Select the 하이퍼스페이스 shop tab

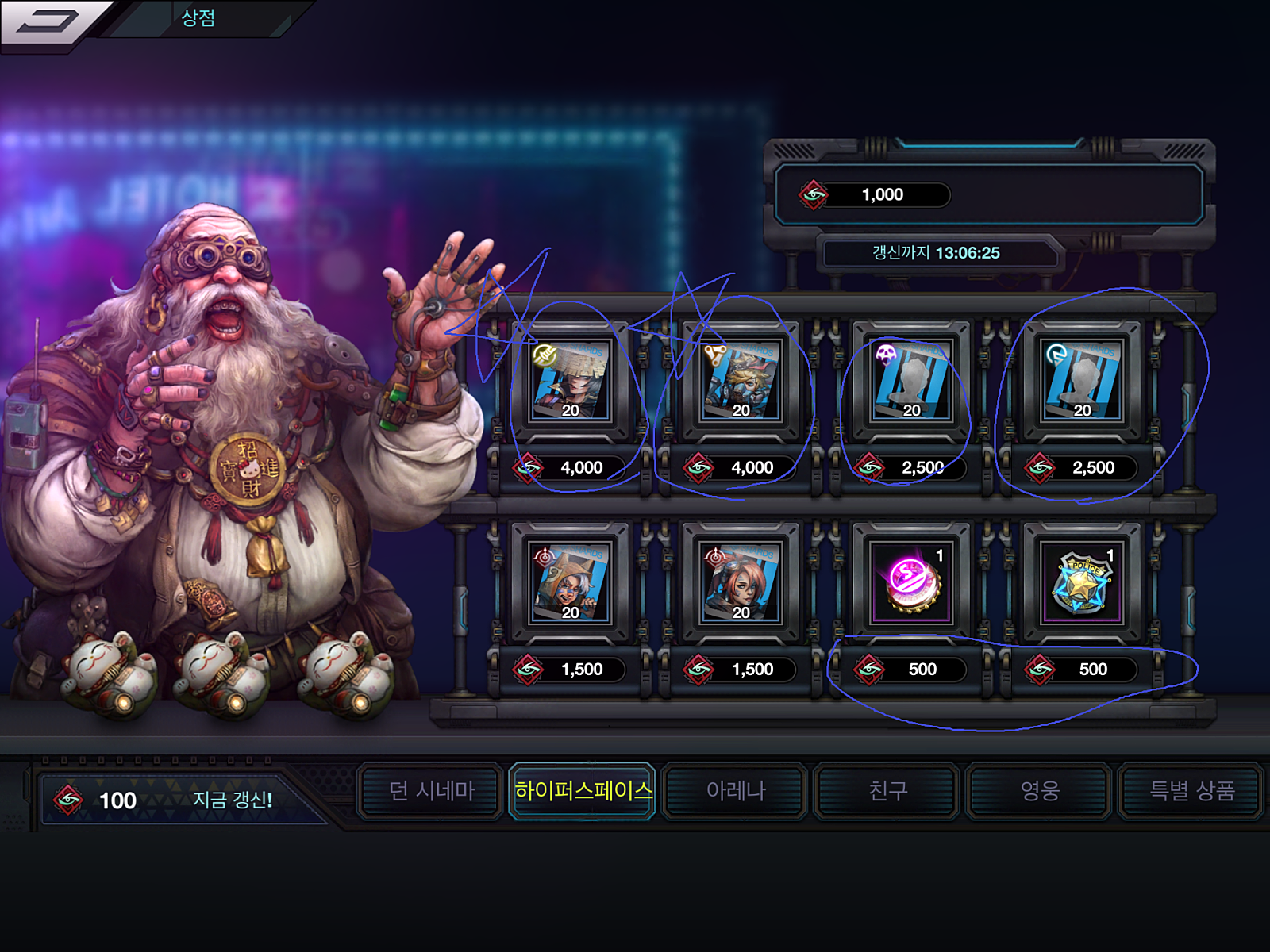coord(583,791)
